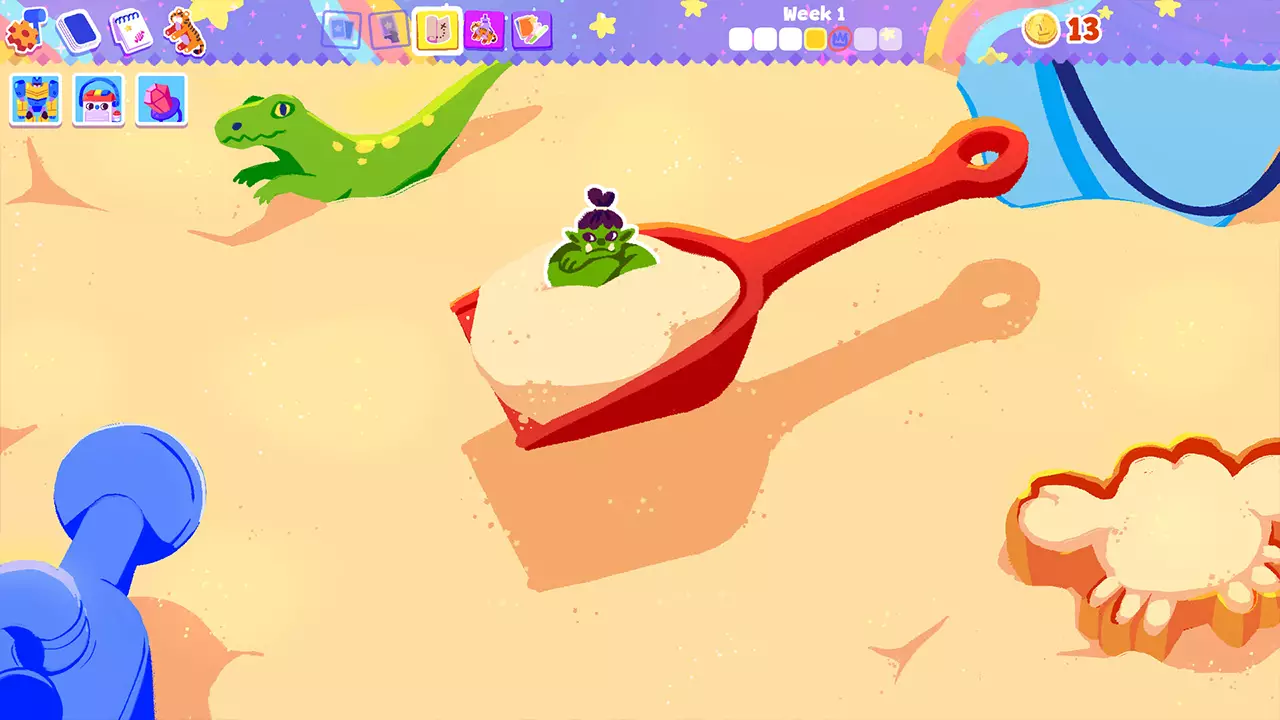Open the blue card deck

(x=77, y=31)
